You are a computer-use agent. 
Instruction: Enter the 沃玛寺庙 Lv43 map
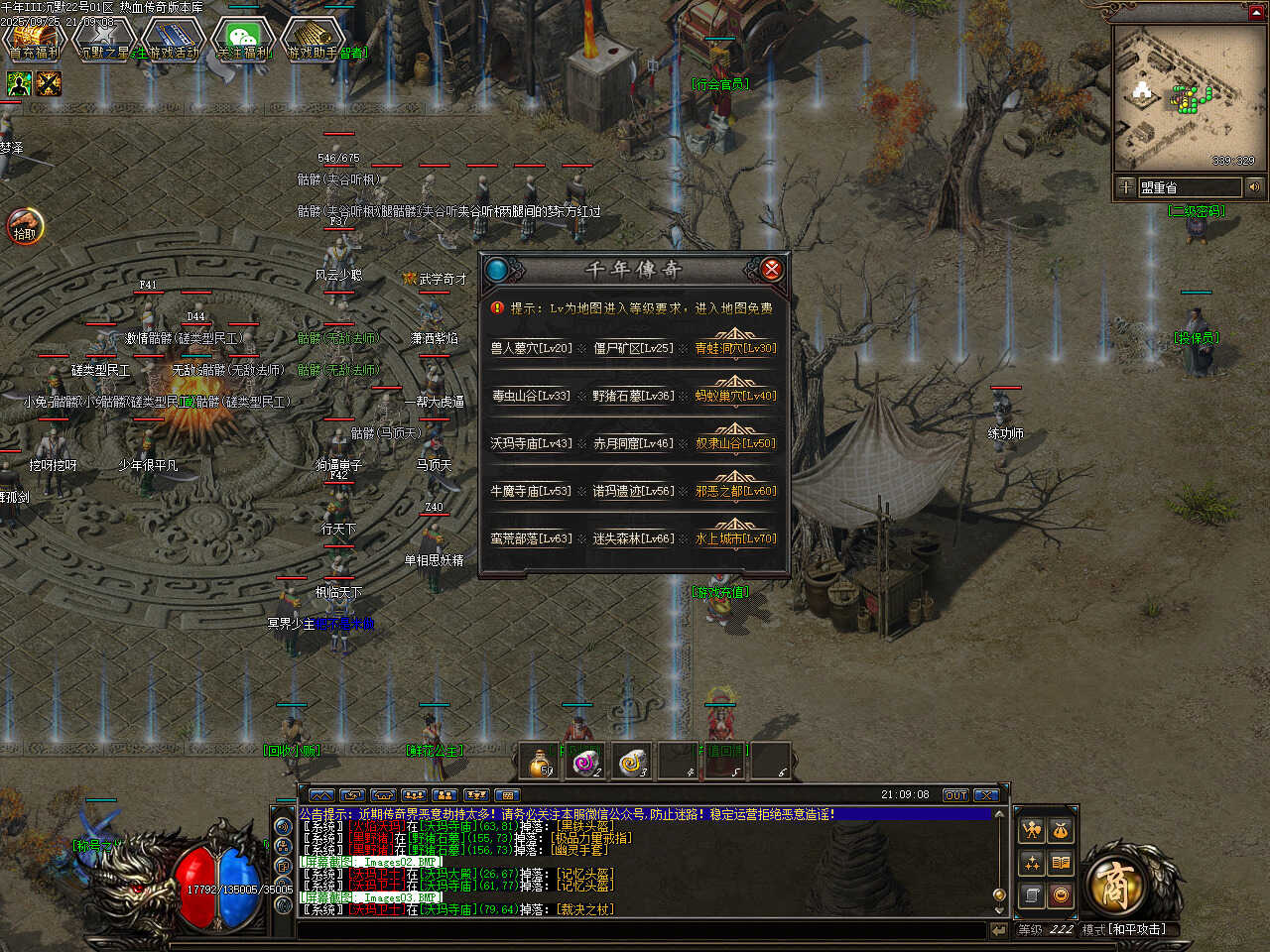tap(531, 444)
